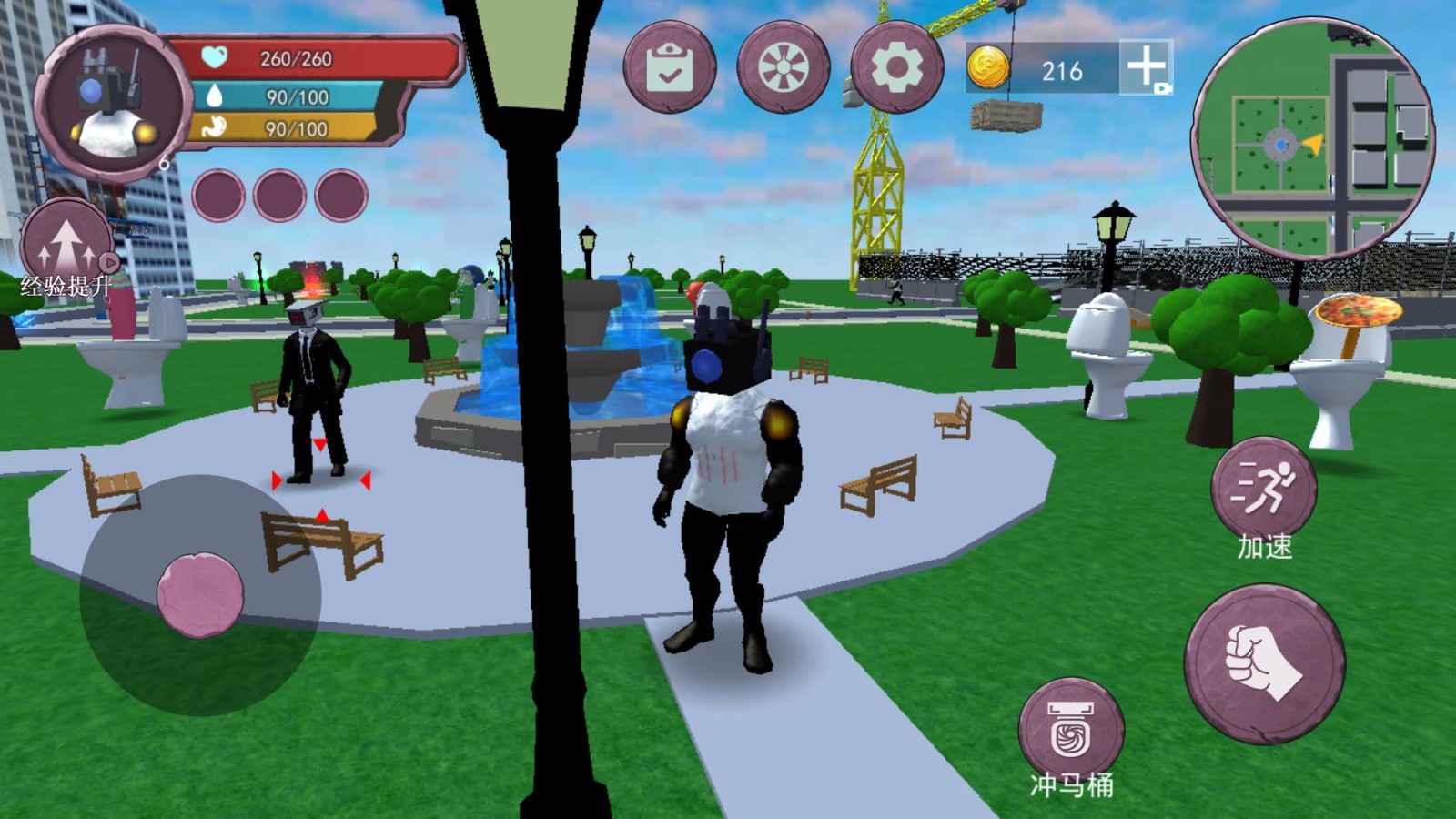Viewport: 1456px width, 819px height.
Task: Punch with the fist attack button
Action: [1264, 664]
